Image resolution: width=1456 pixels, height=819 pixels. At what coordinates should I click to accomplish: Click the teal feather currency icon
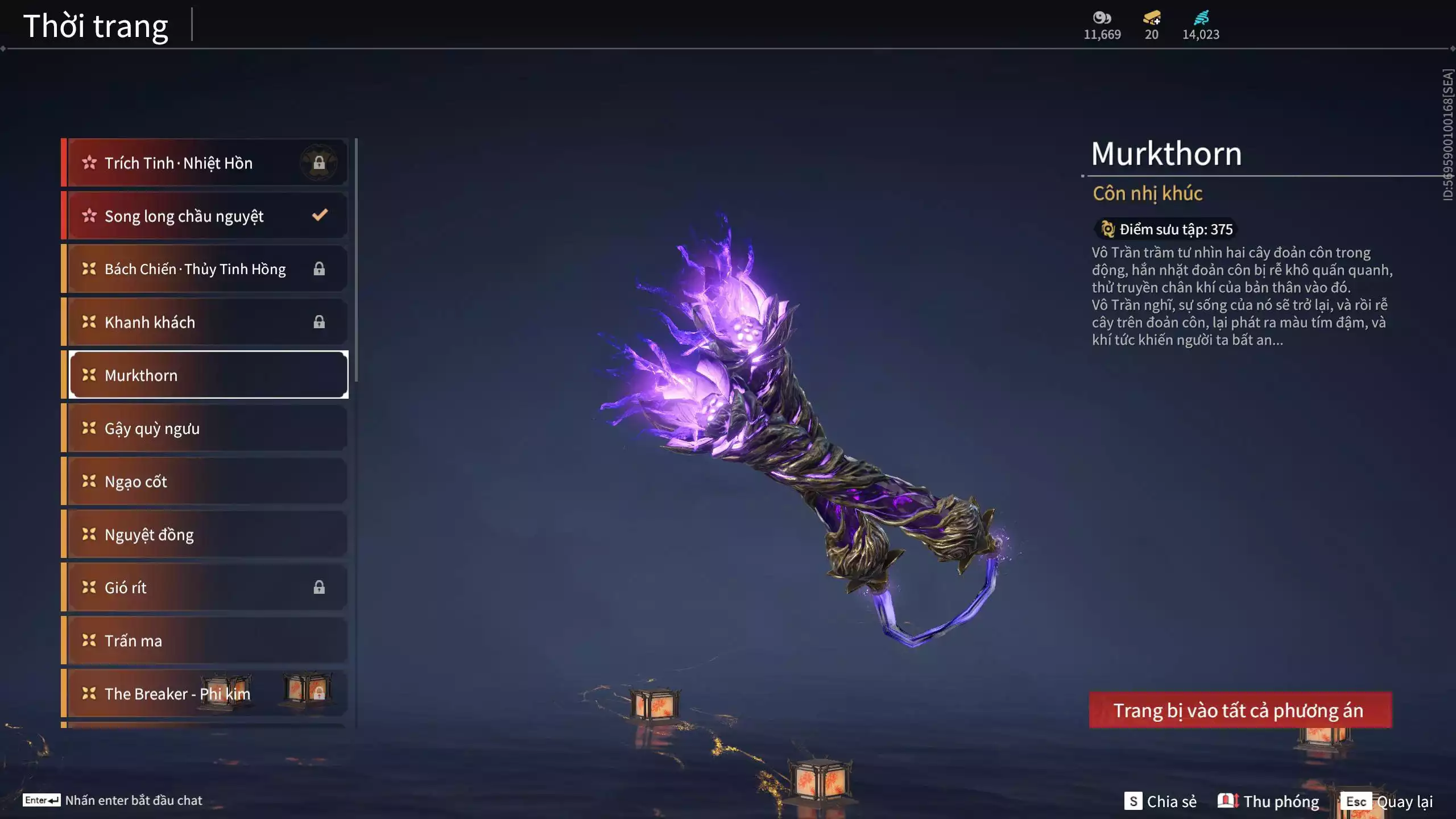click(x=1201, y=18)
